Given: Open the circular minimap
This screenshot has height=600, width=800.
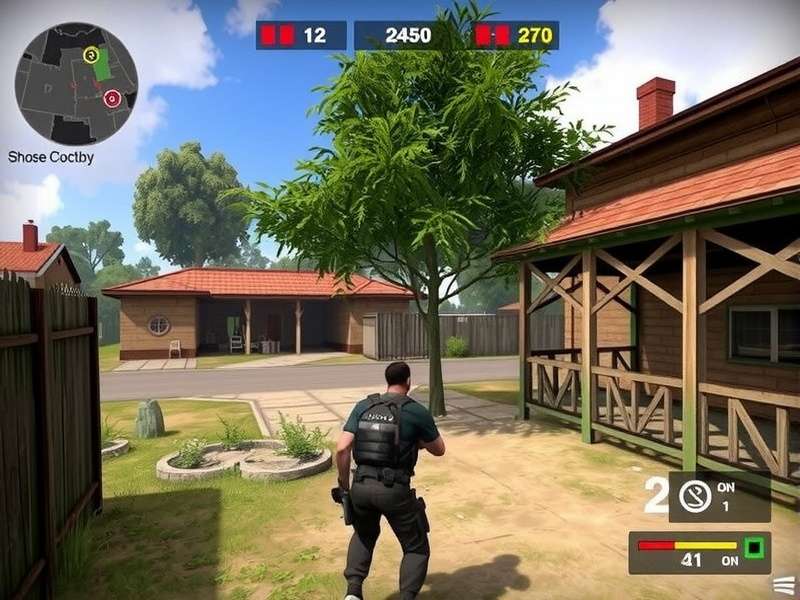Looking at the screenshot, I should click(76, 84).
